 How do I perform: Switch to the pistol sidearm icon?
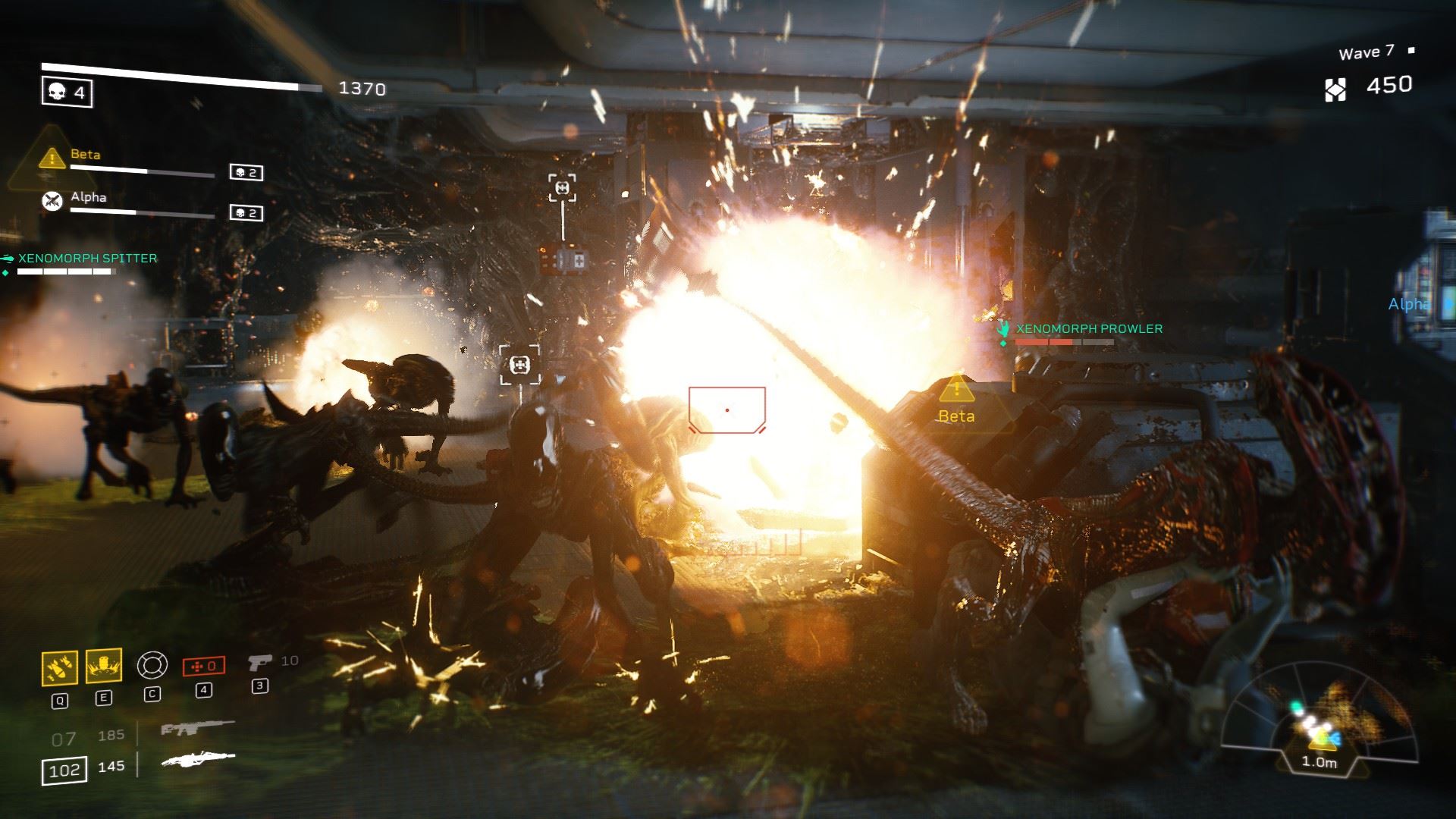point(259,664)
